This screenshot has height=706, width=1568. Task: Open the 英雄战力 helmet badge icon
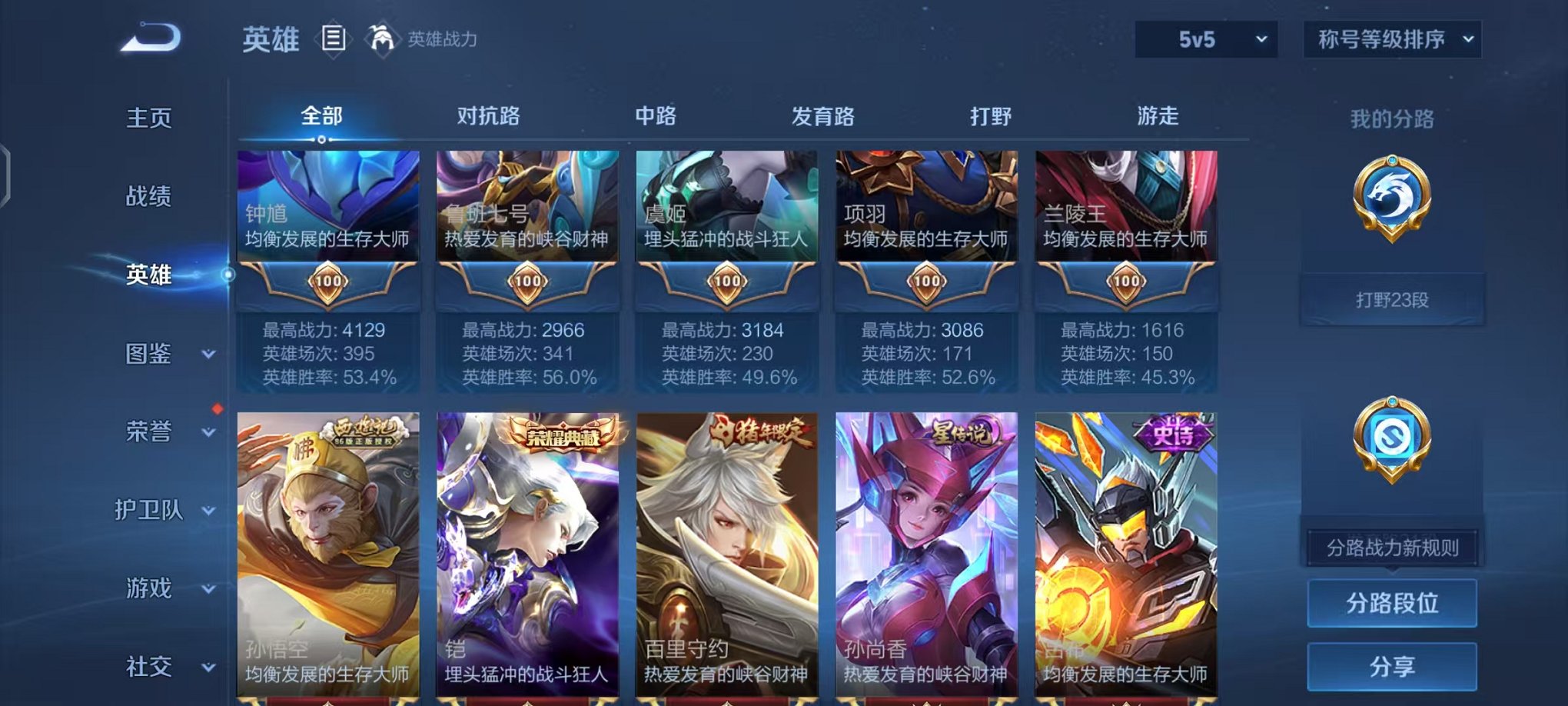tap(384, 37)
